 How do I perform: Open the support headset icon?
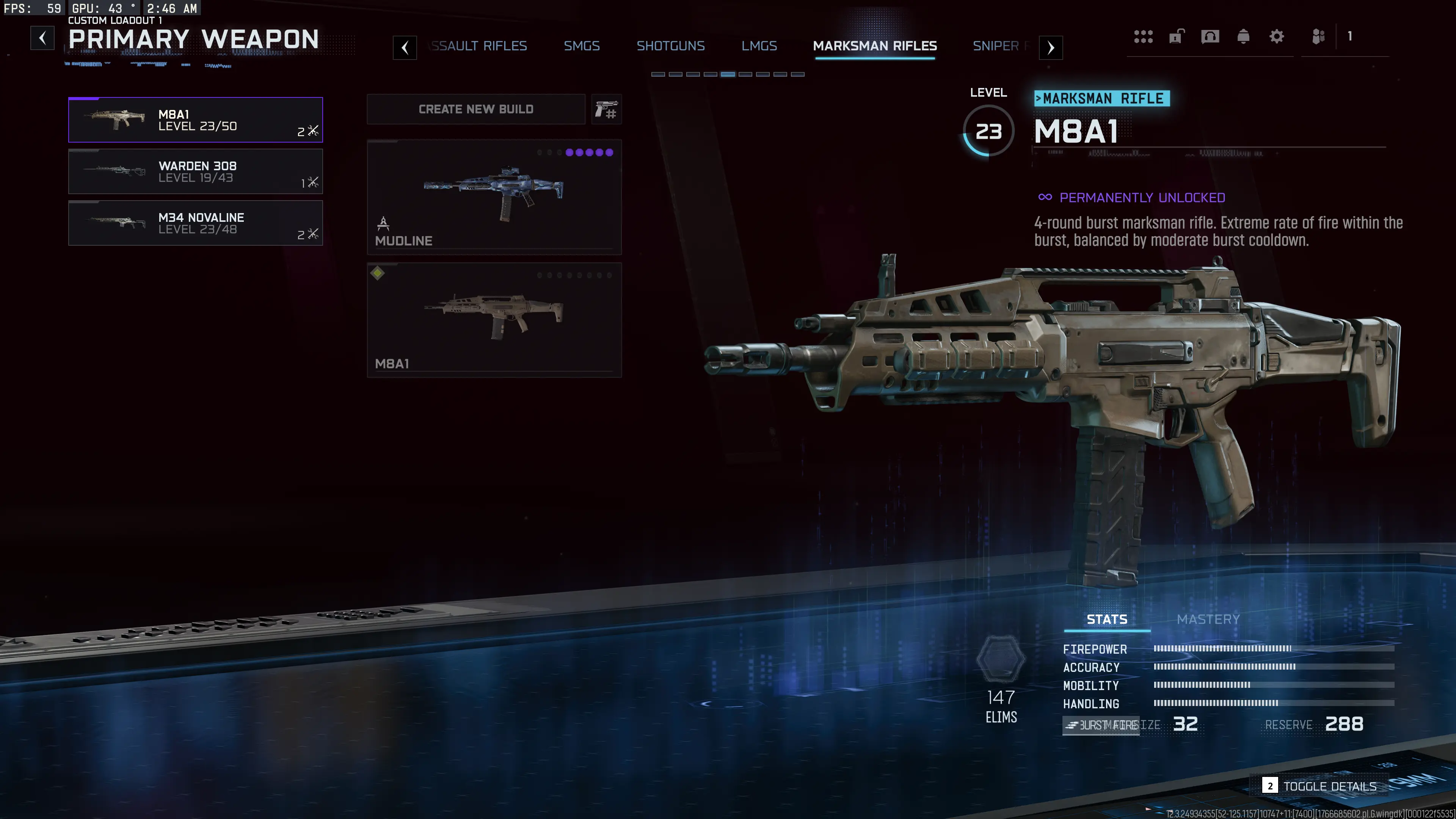[1210, 37]
